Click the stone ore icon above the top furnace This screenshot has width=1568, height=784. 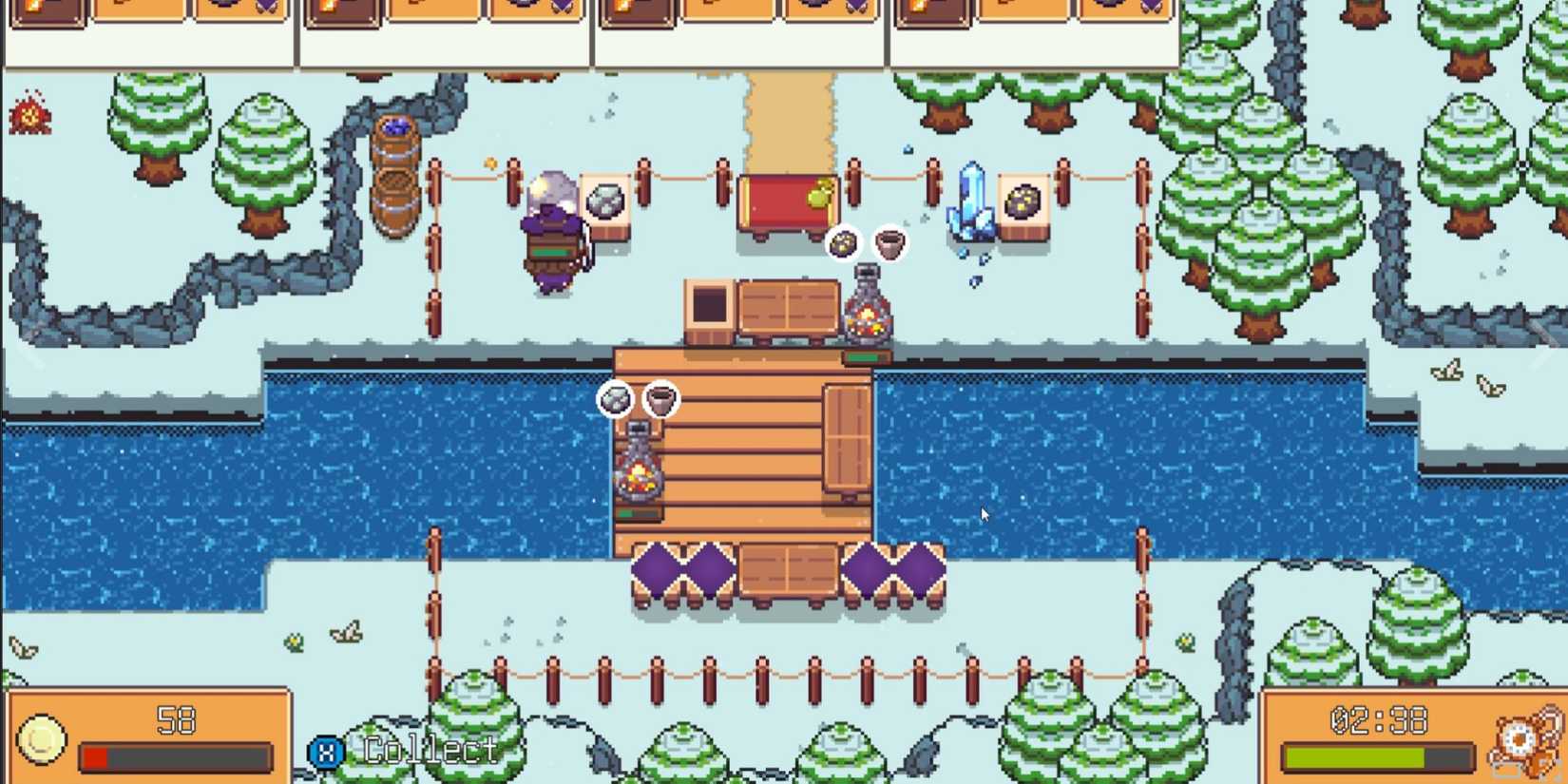(844, 241)
